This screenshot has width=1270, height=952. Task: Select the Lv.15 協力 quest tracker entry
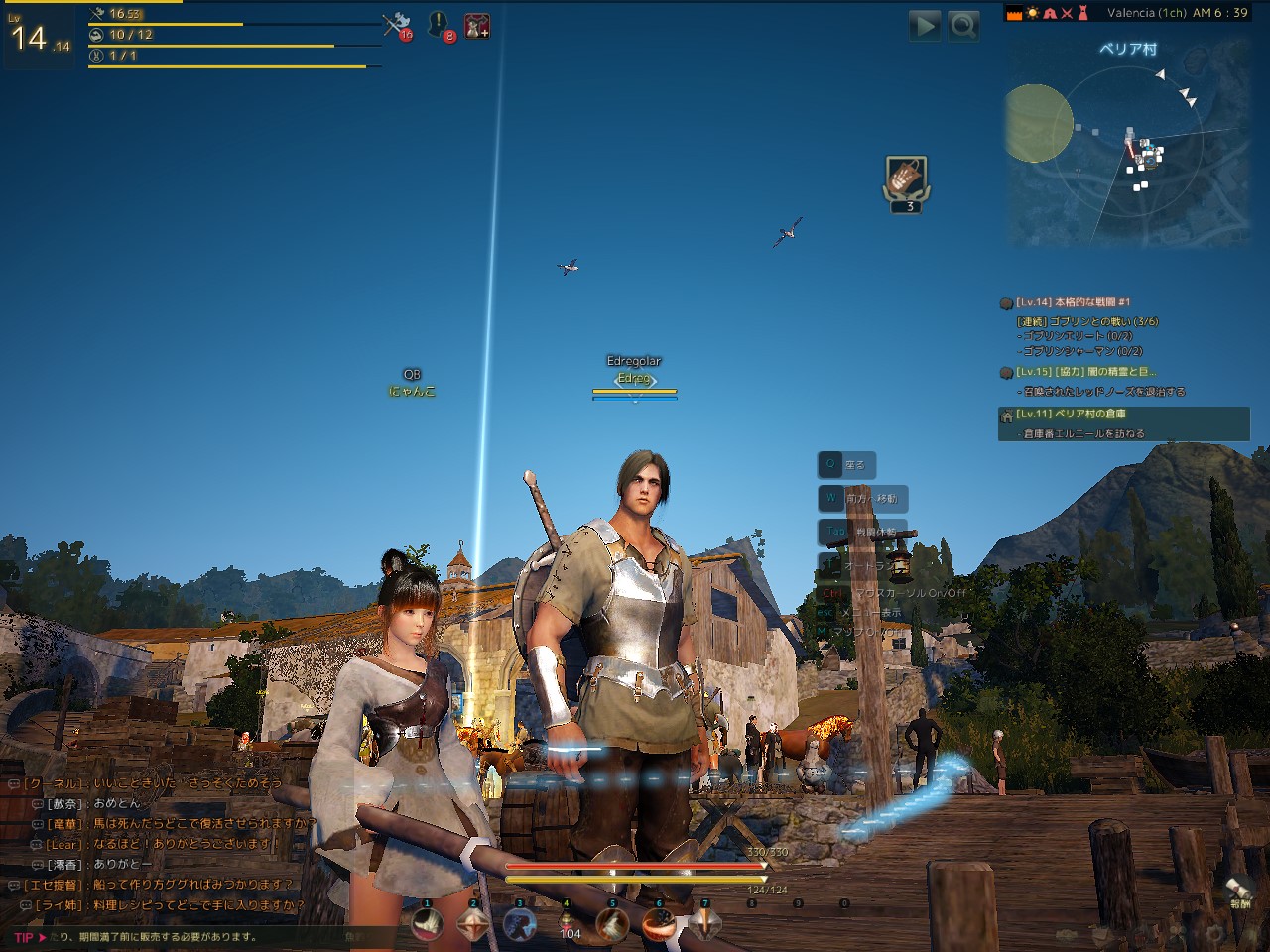coord(1085,372)
